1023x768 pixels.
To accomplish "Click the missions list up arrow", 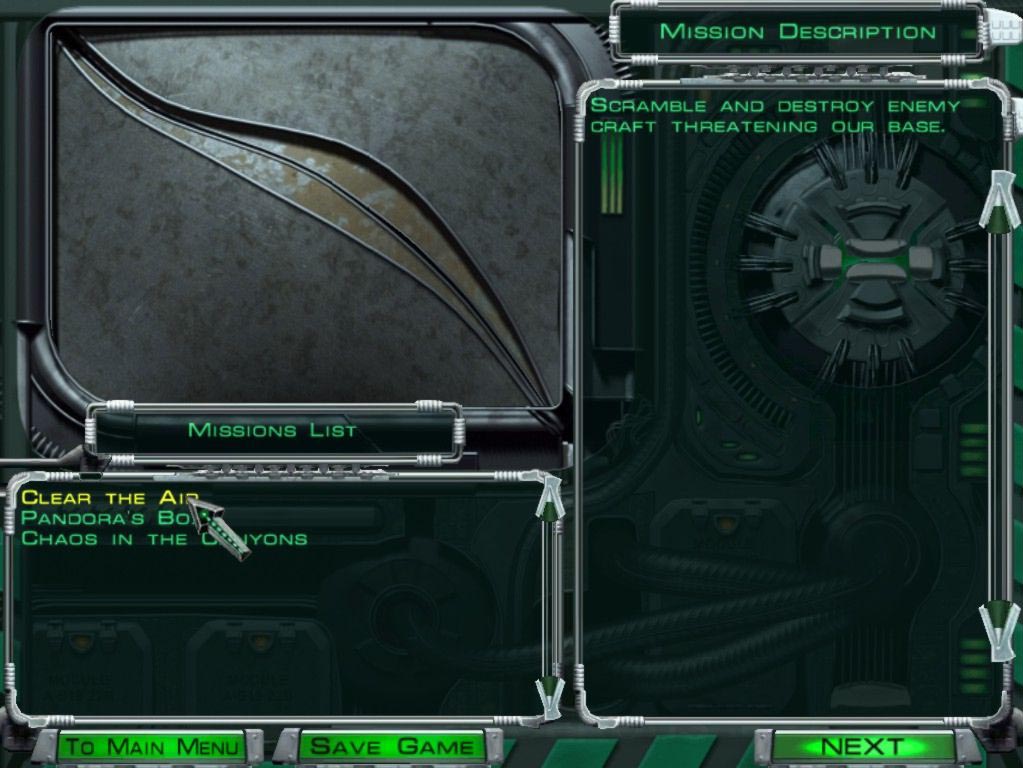I will tap(549, 499).
